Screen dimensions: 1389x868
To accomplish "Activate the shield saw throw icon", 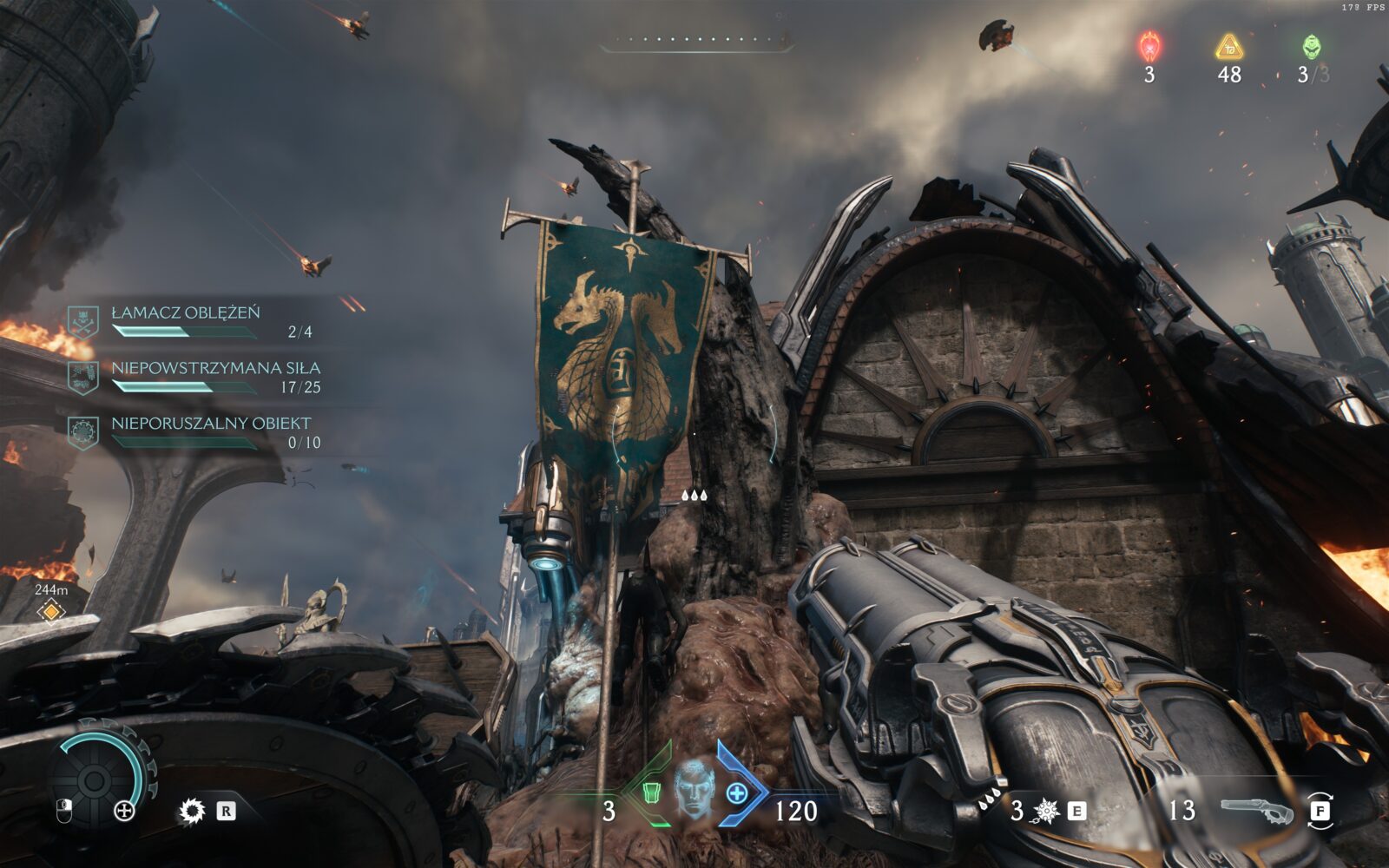I will pos(192,812).
